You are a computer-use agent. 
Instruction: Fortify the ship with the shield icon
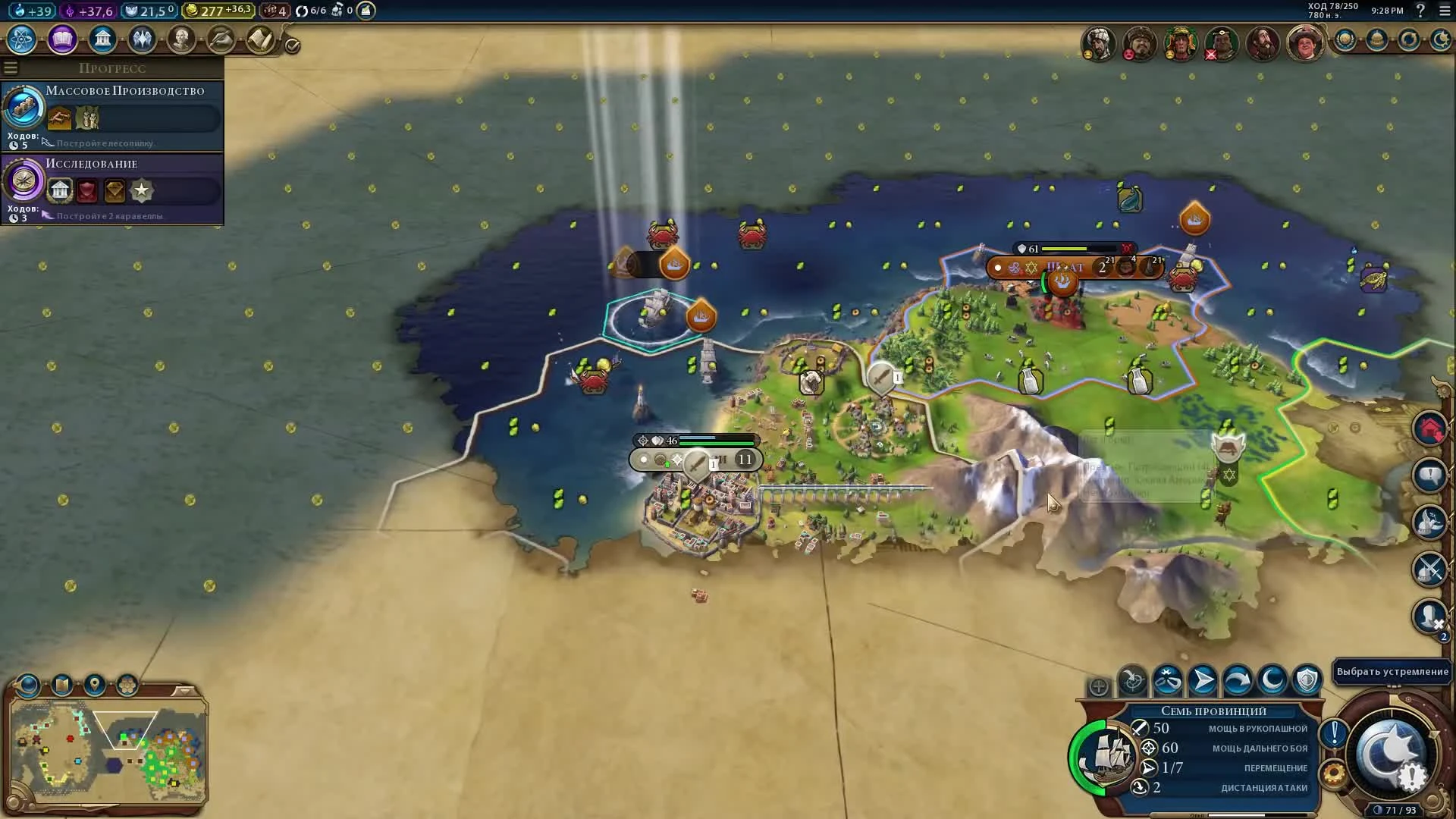click(x=1307, y=681)
